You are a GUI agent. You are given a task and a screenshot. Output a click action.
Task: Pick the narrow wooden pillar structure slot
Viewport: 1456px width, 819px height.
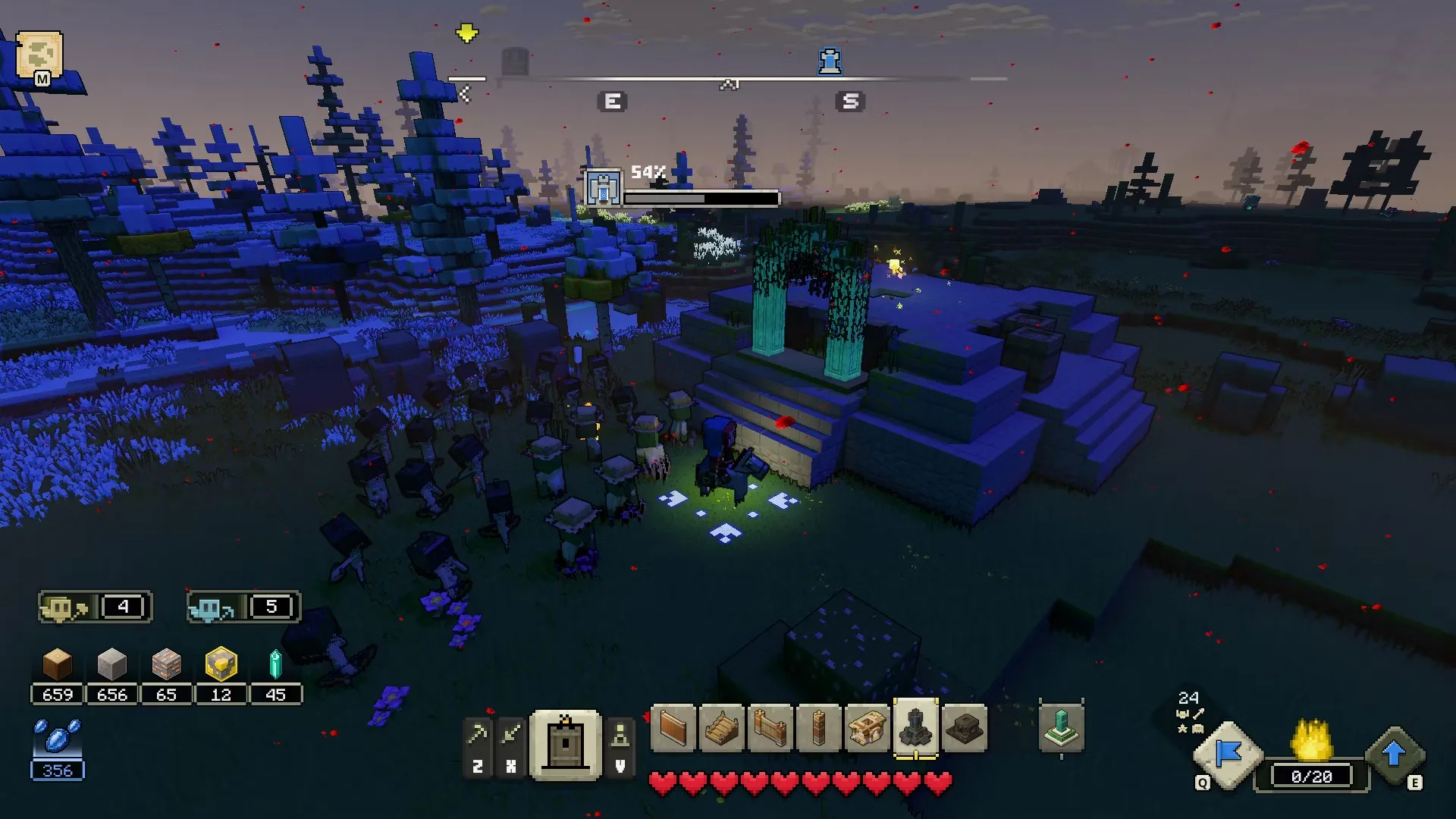point(818,729)
